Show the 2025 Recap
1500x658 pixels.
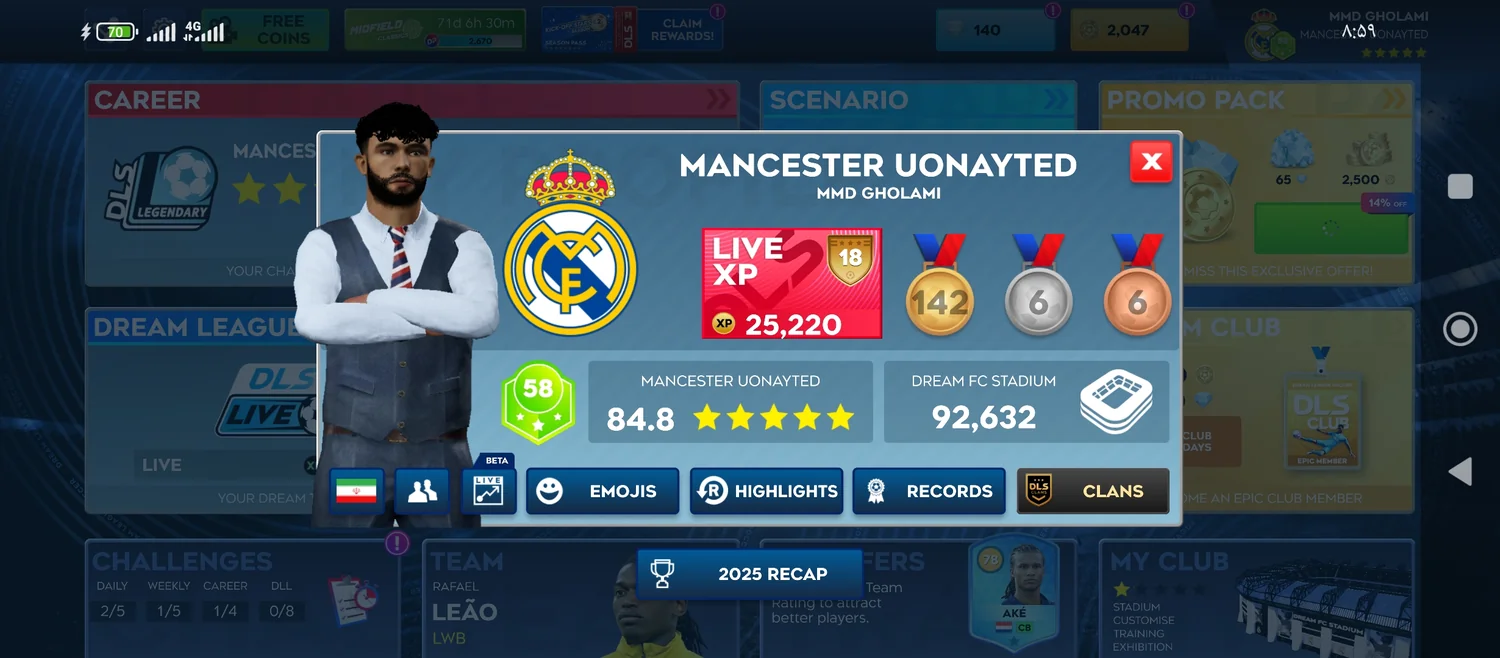749,574
